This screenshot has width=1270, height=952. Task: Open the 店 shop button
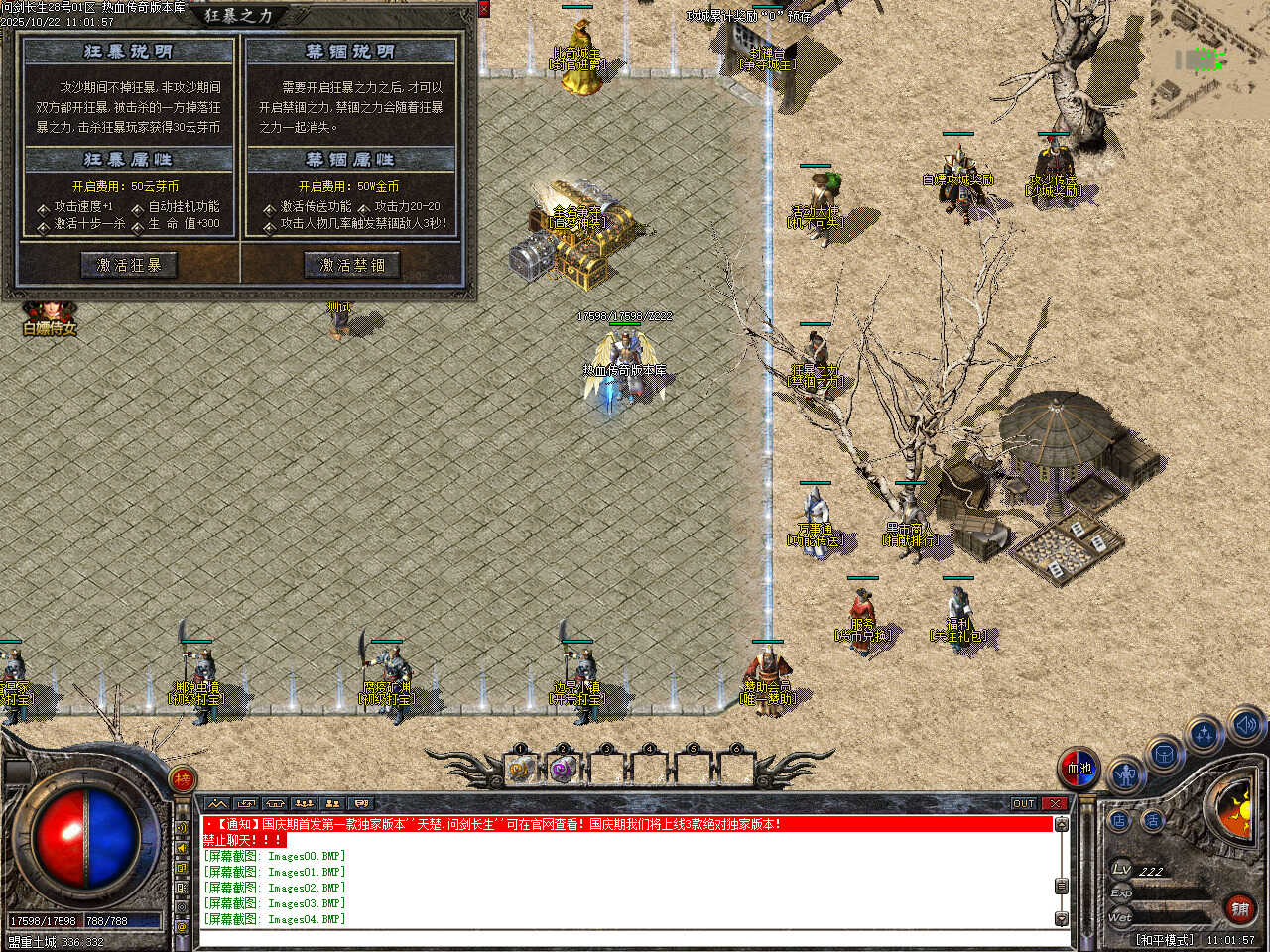pyautogui.click(x=1119, y=821)
